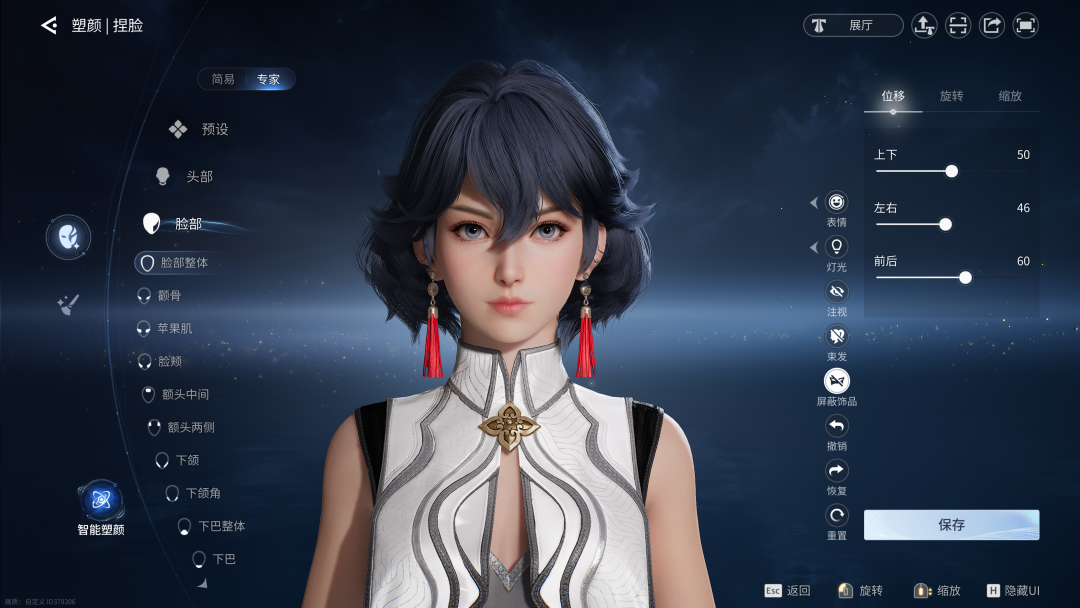Activate 智能塑颜 smart sculpting
Image resolution: width=1080 pixels, height=608 pixels.
[x=101, y=501]
